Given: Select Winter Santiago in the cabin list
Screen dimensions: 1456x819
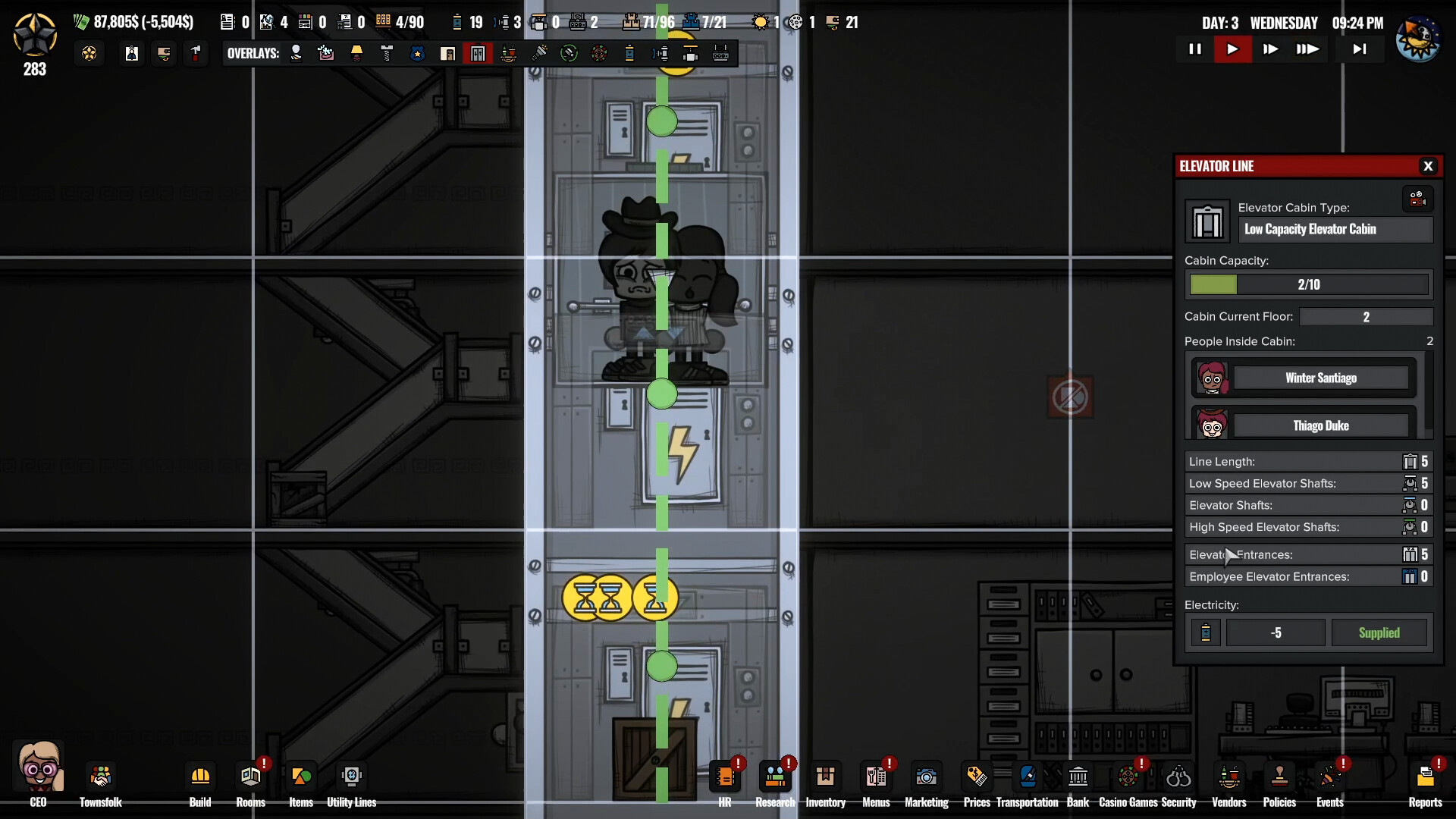Looking at the screenshot, I should [x=1320, y=378].
